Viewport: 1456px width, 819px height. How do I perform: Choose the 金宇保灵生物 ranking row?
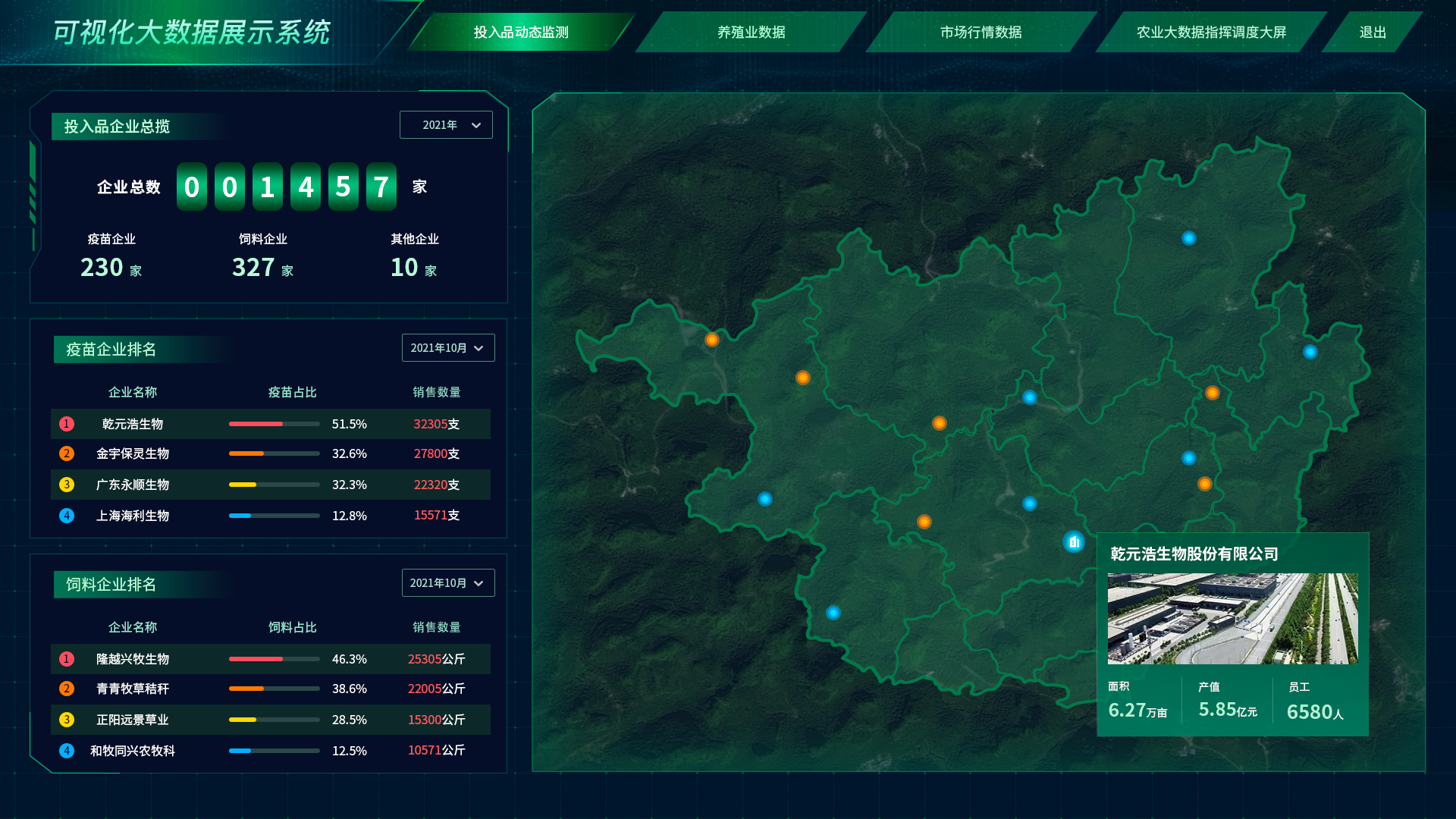[270, 453]
